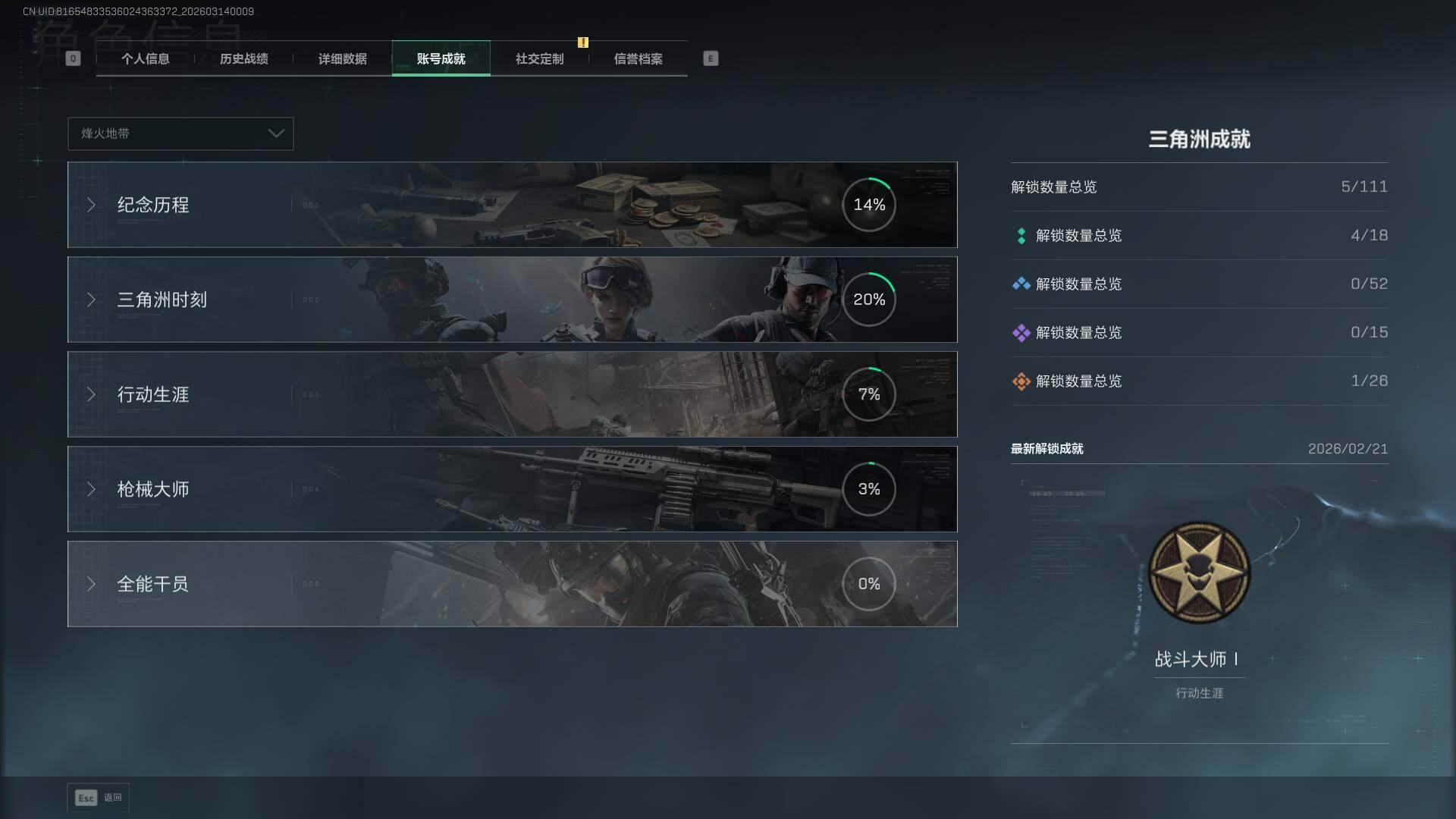Select the 枪械大师 achievement row

(512, 489)
